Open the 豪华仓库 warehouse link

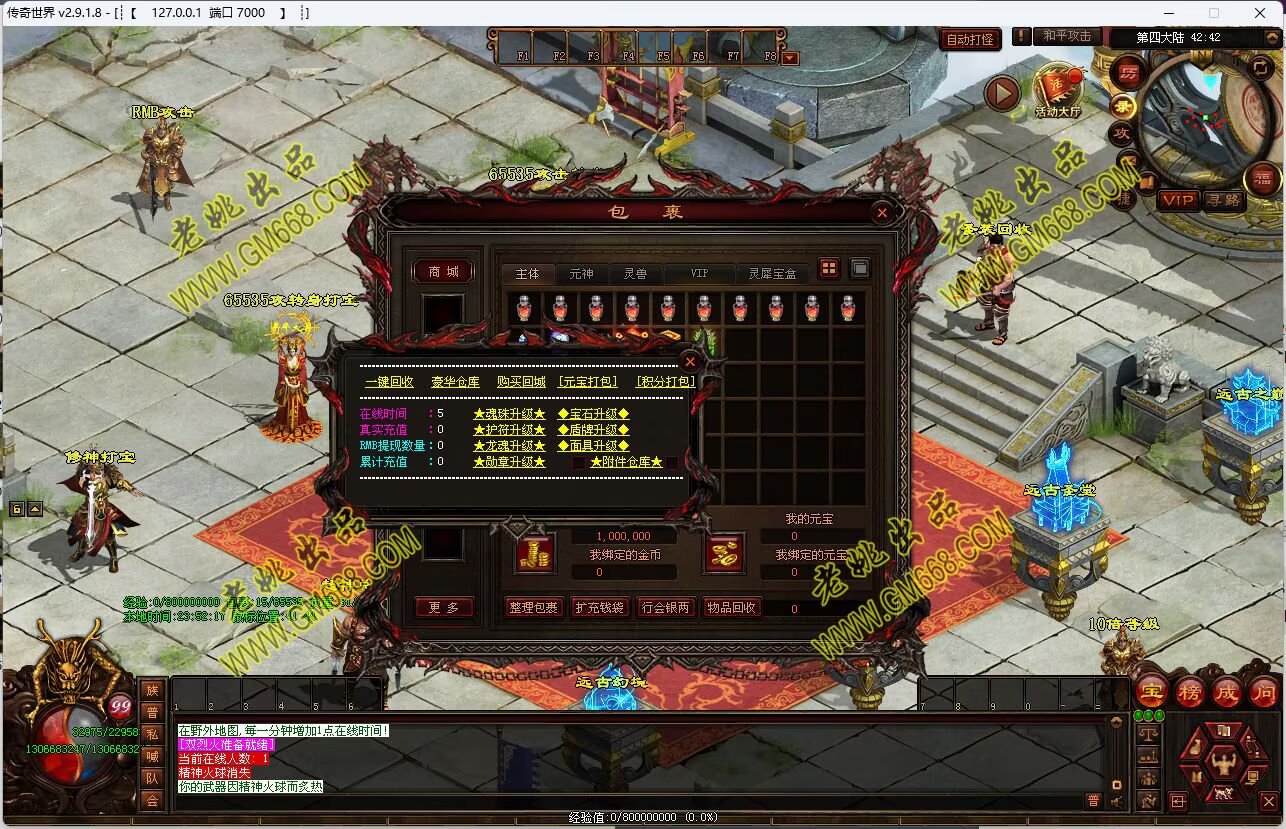455,382
